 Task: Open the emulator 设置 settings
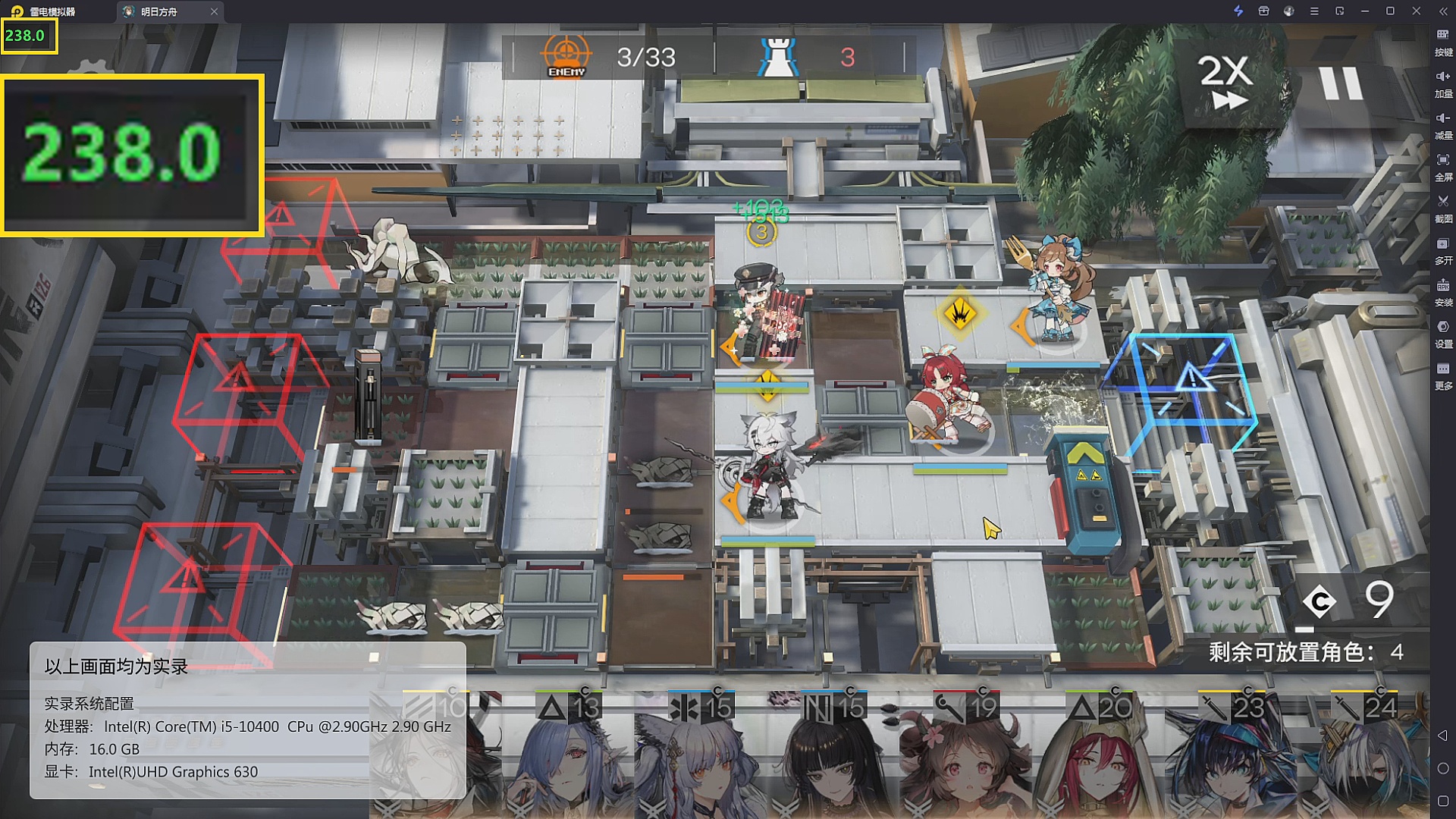pos(1443,332)
